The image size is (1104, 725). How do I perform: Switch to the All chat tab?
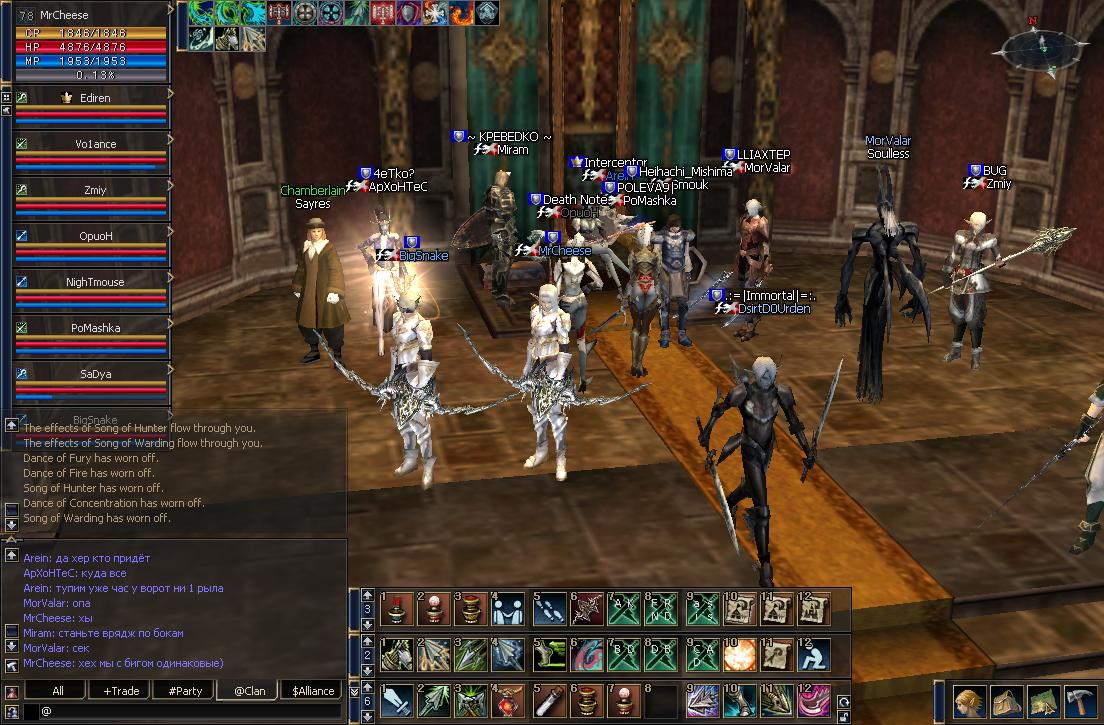pyautogui.click(x=57, y=691)
